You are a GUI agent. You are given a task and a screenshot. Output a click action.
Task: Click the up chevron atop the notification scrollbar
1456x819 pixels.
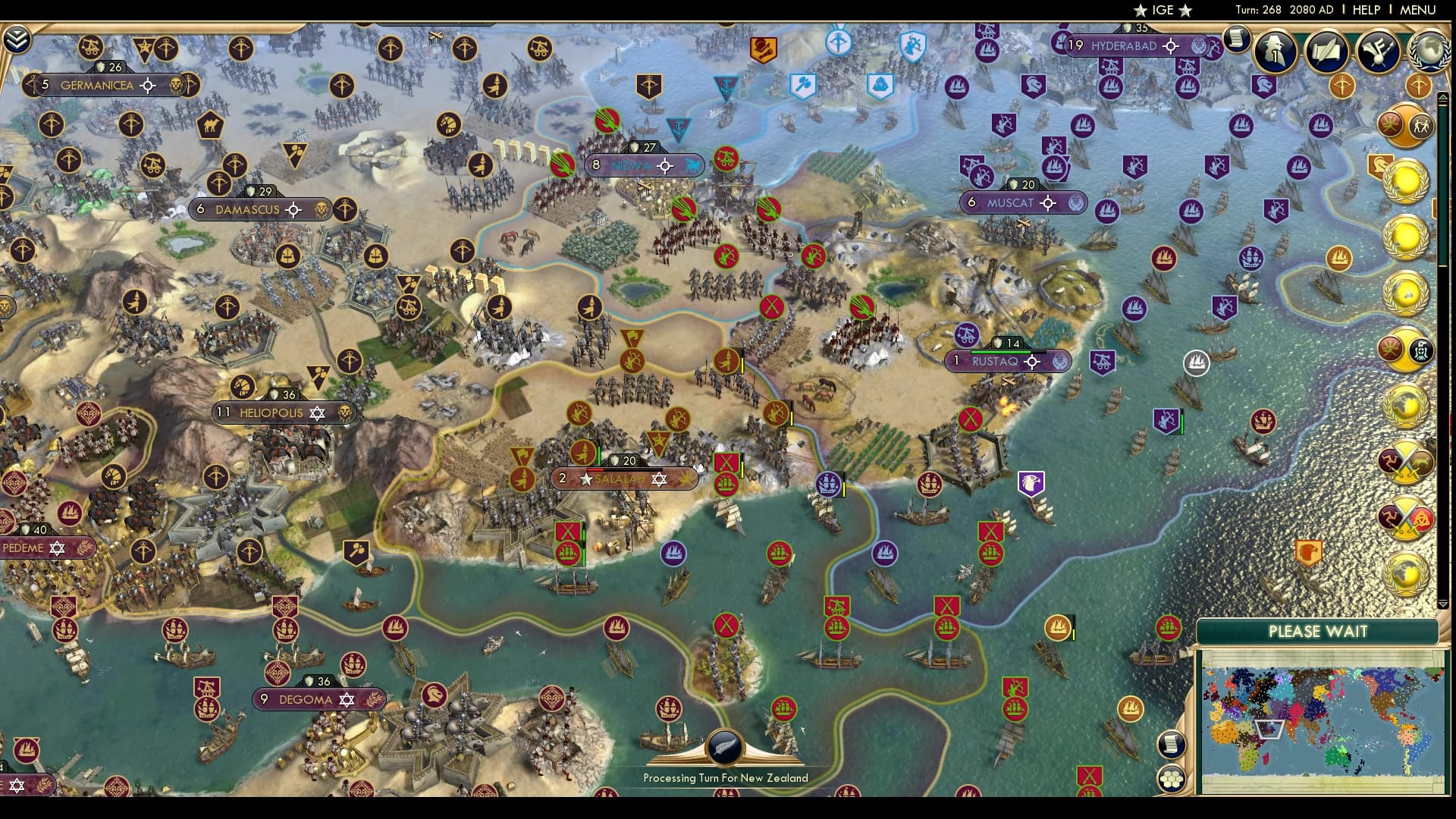click(x=1442, y=97)
